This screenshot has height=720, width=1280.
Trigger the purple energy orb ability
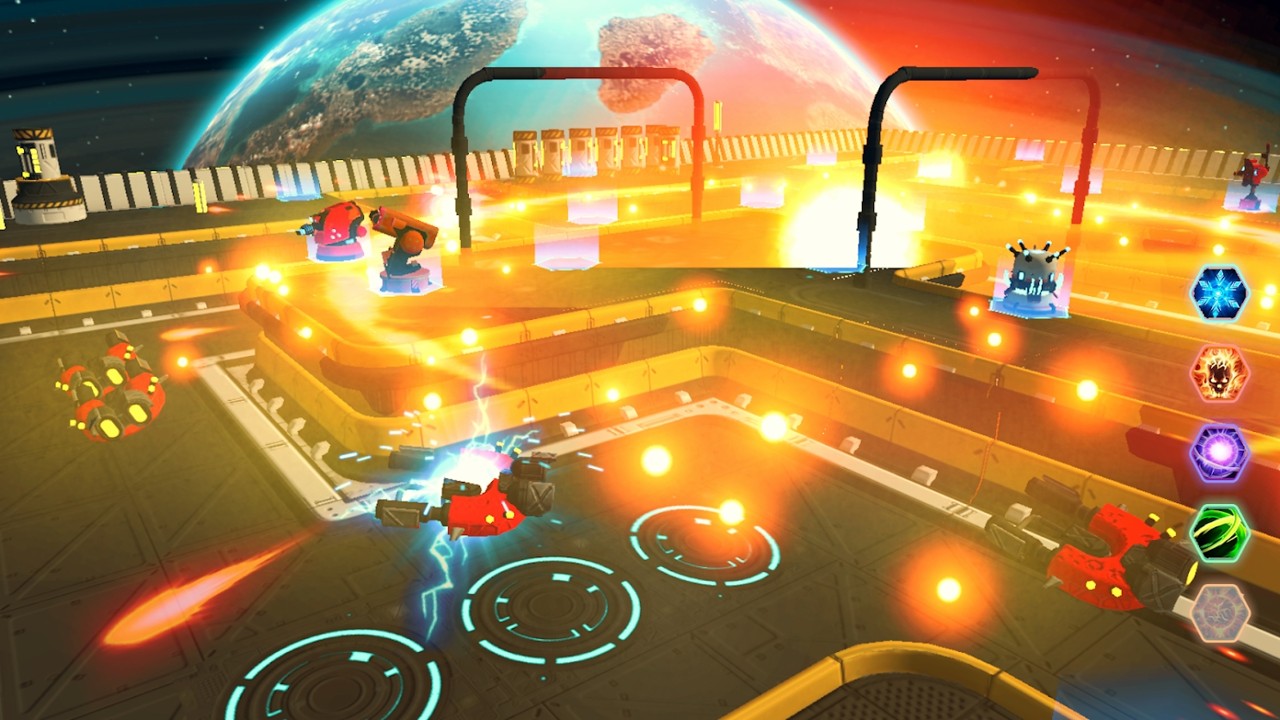click(x=1219, y=453)
